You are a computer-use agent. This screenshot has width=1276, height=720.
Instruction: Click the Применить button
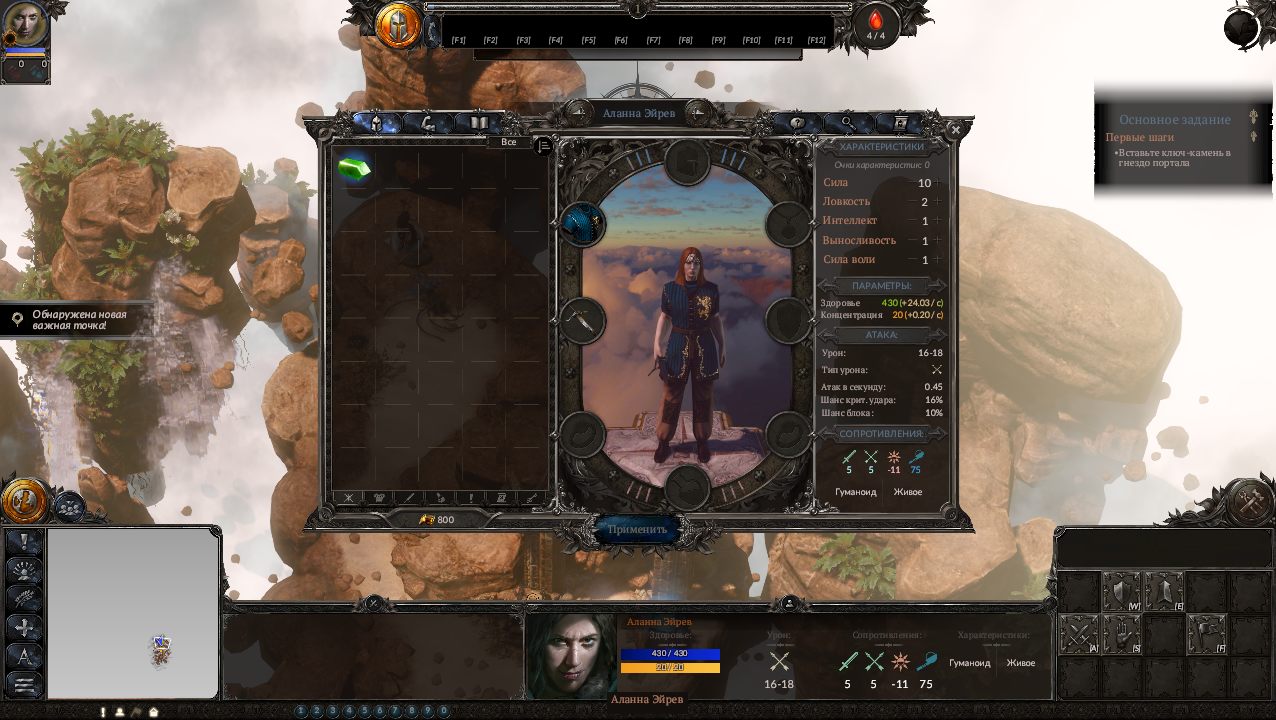pyautogui.click(x=637, y=529)
